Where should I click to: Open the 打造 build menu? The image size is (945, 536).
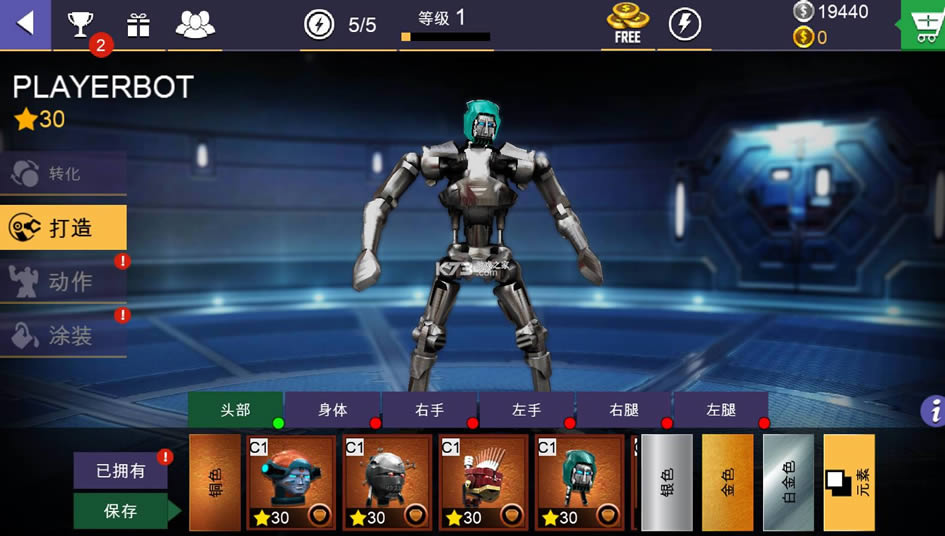click(63, 228)
